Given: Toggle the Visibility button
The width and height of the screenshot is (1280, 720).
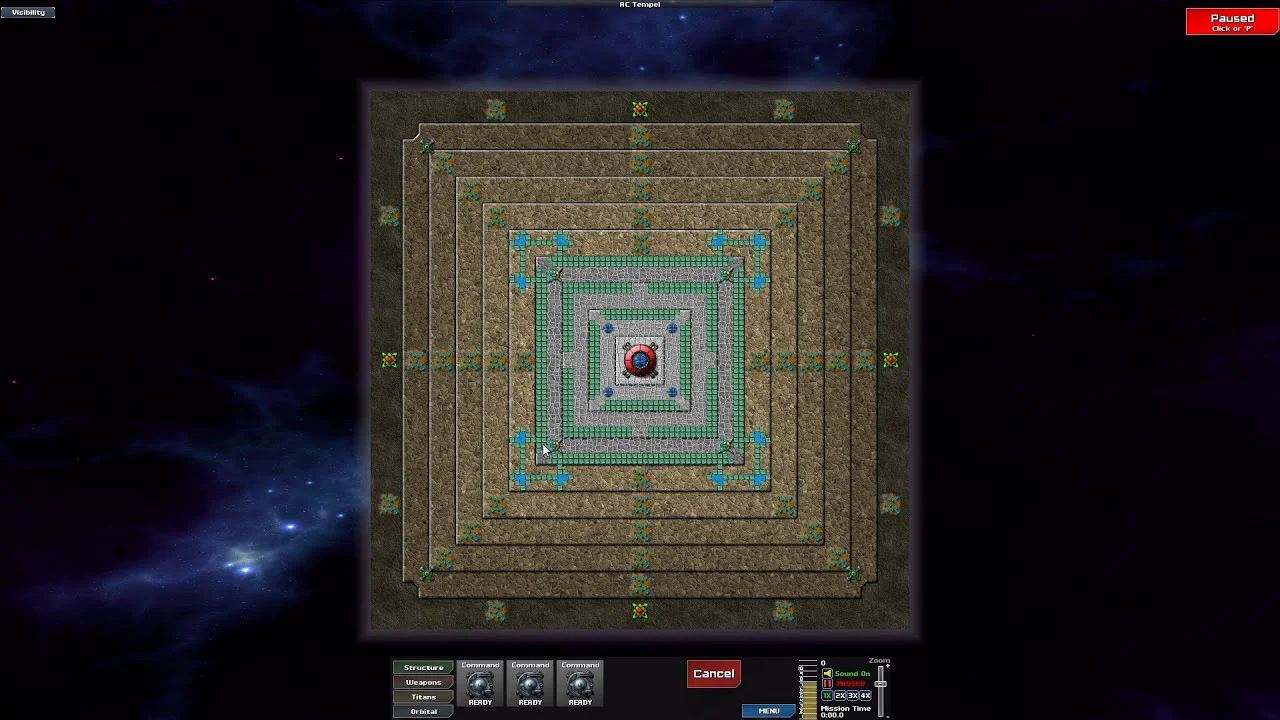Looking at the screenshot, I should pyautogui.click(x=28, y=12).
